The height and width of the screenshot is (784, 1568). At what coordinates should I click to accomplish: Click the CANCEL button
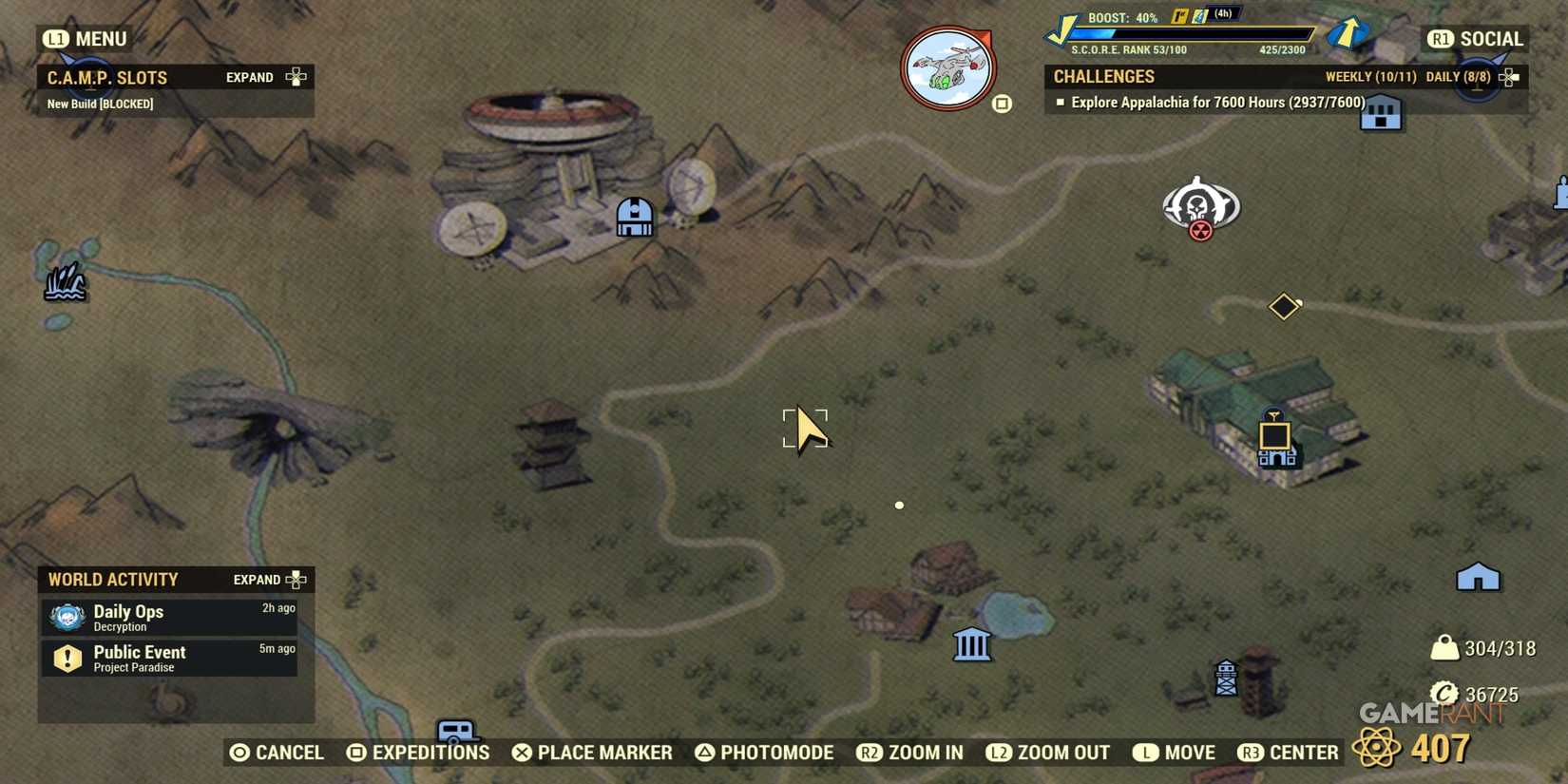coord(276,752)
